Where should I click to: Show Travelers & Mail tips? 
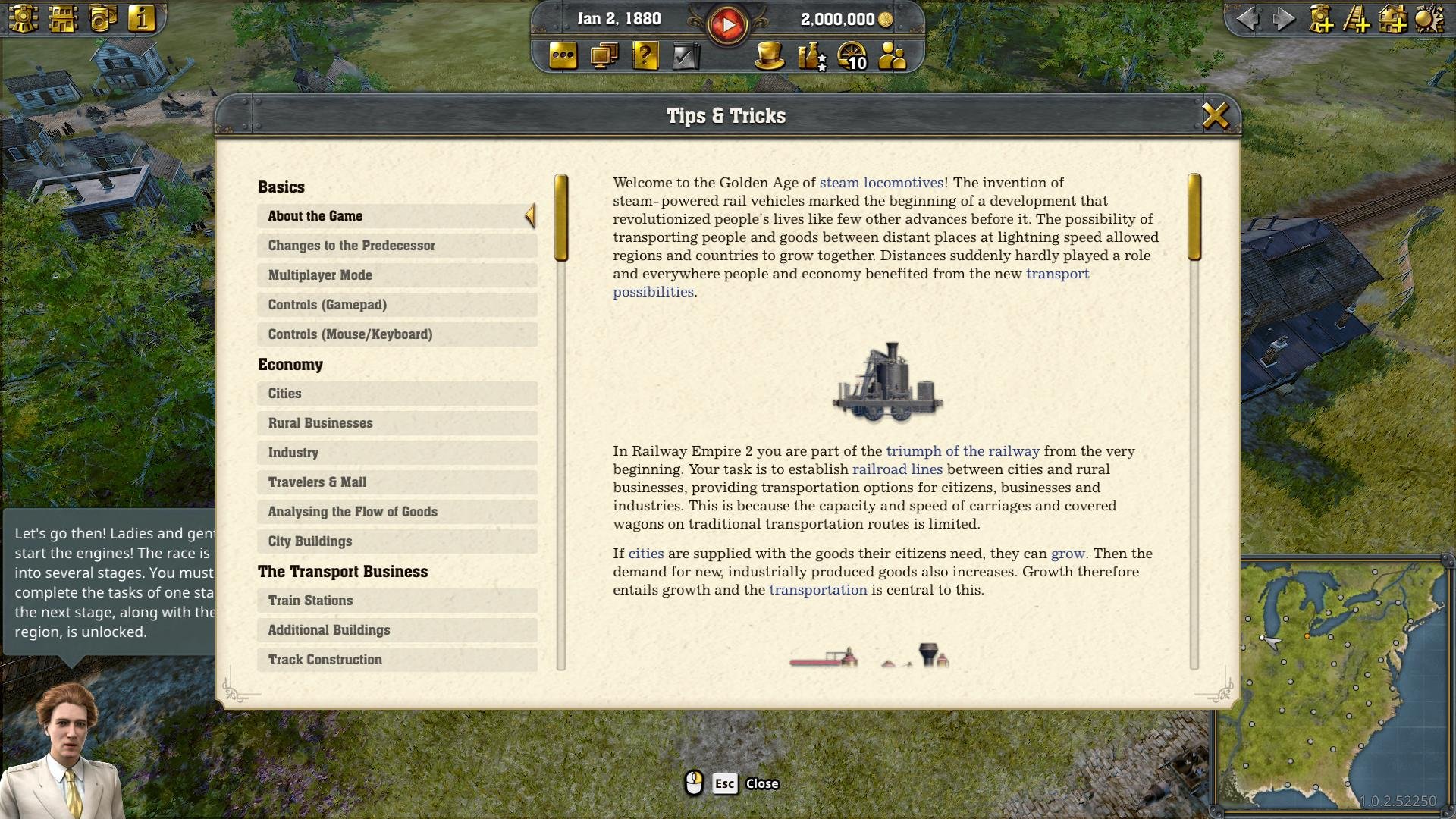396,482
